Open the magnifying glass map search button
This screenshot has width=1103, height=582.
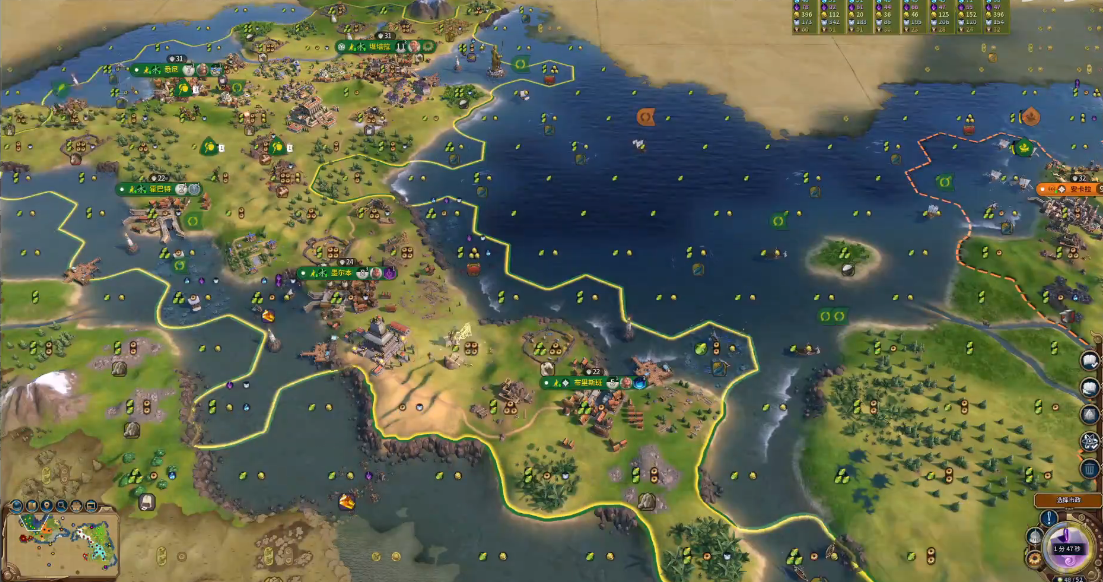tap(61, 505)
